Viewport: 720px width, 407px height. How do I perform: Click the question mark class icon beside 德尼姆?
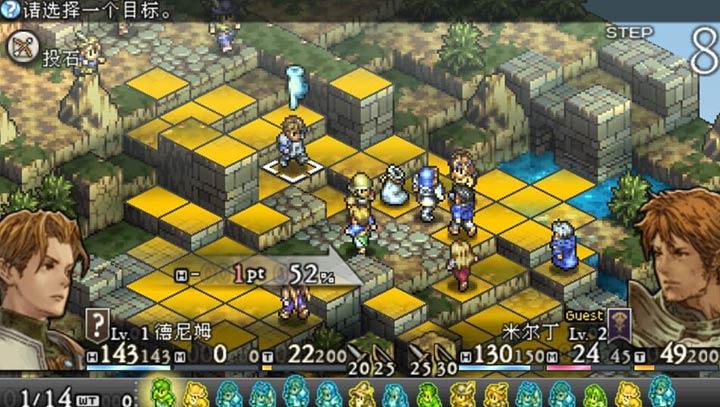(x=97, y=323)
